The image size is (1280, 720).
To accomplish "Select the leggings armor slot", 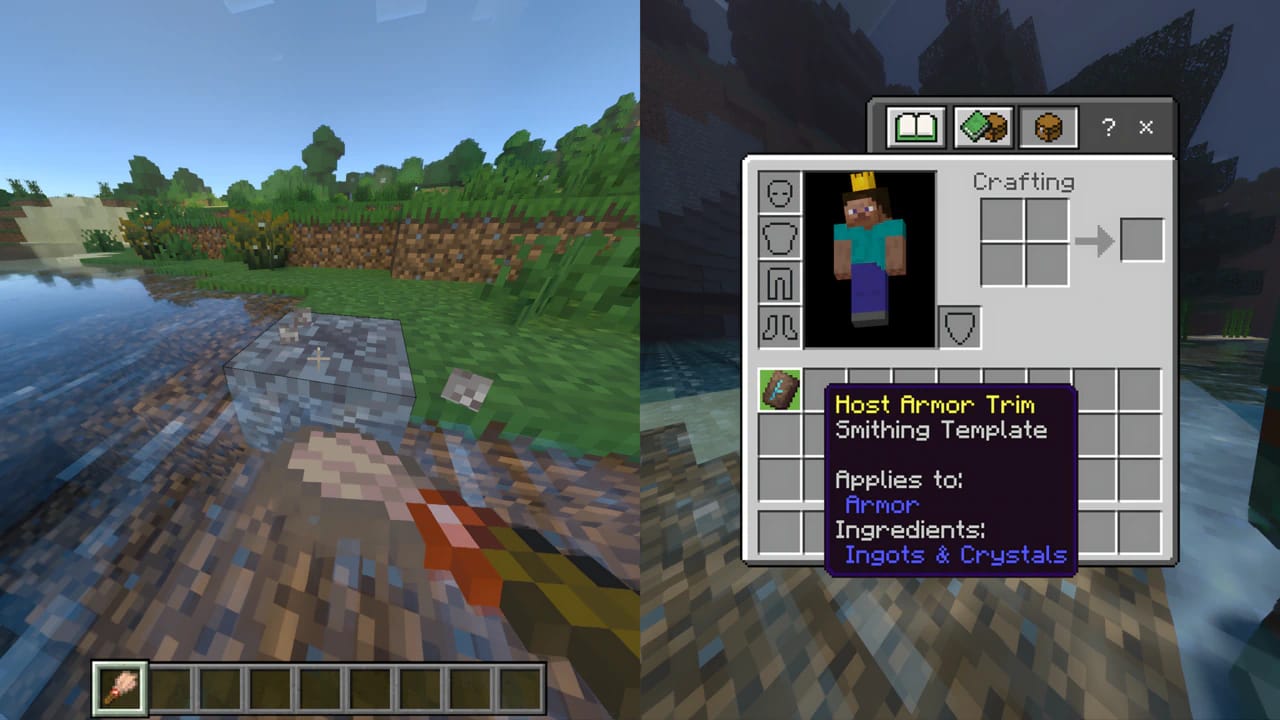I will tap(779, 282).
